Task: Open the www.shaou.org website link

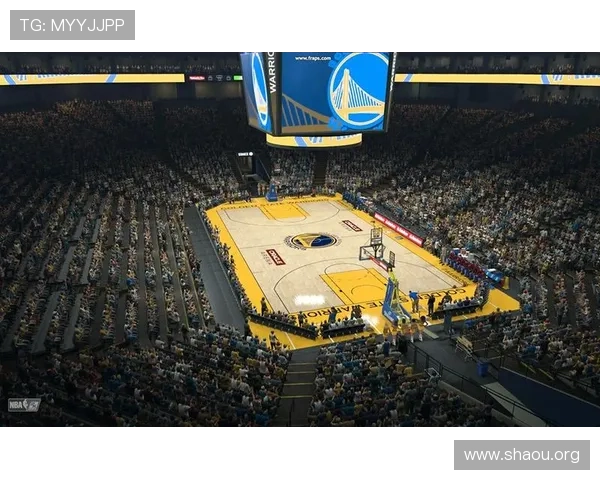Action: [x=520, y=455]
